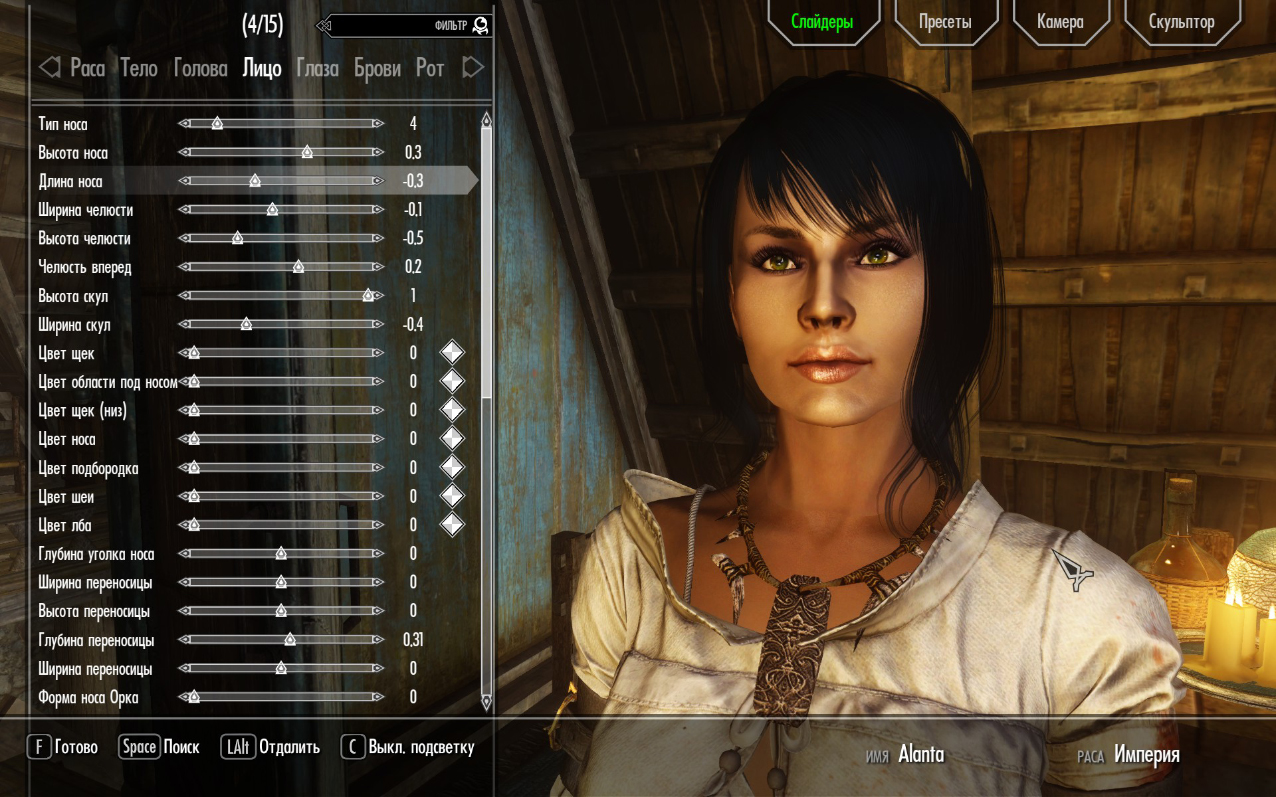Viewport: 1276px width, 797px height.
Task: Click the right arrow after the Рот category
Action: (473, 68)
